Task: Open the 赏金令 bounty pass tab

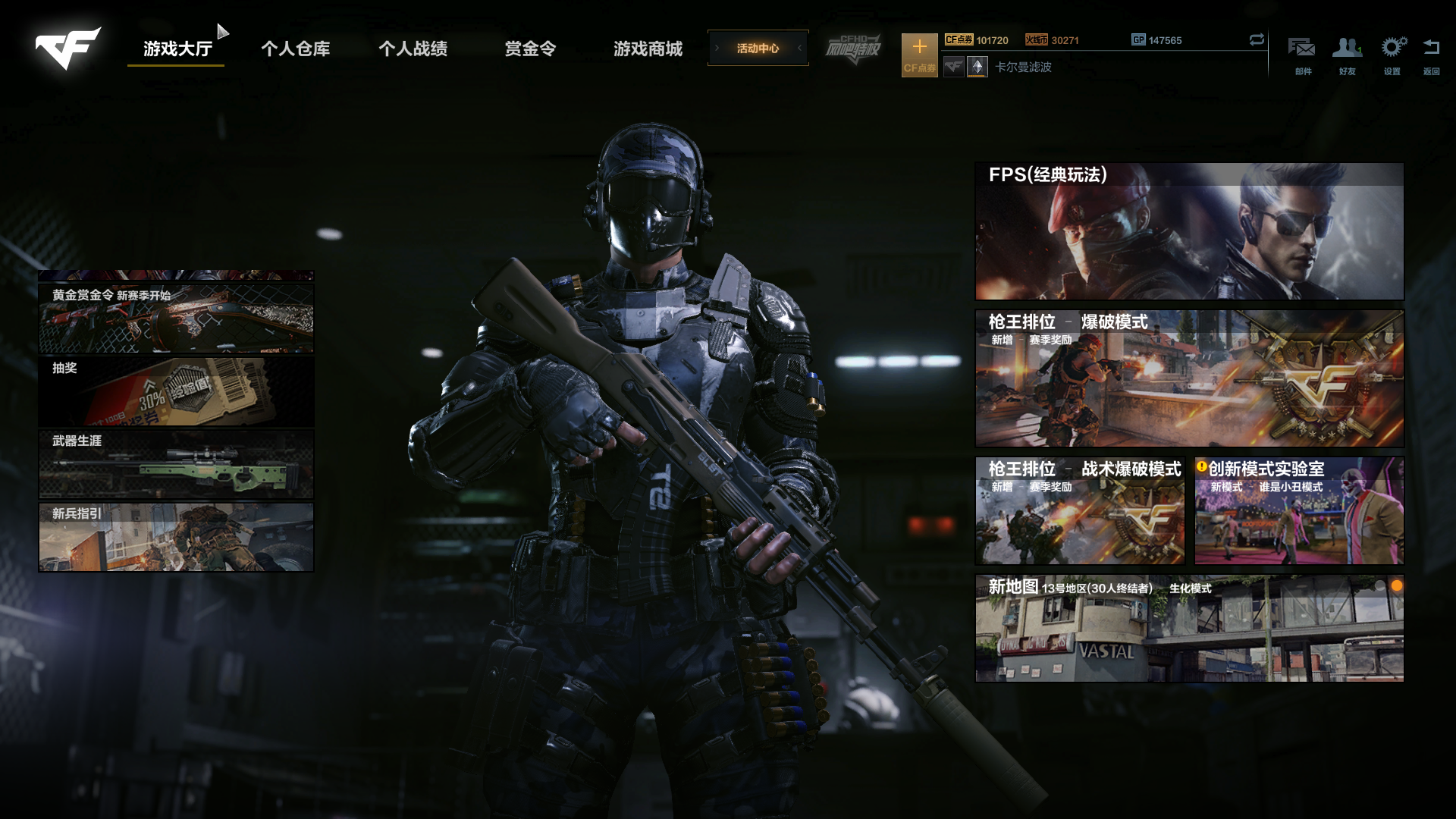Action: [530, 49]
